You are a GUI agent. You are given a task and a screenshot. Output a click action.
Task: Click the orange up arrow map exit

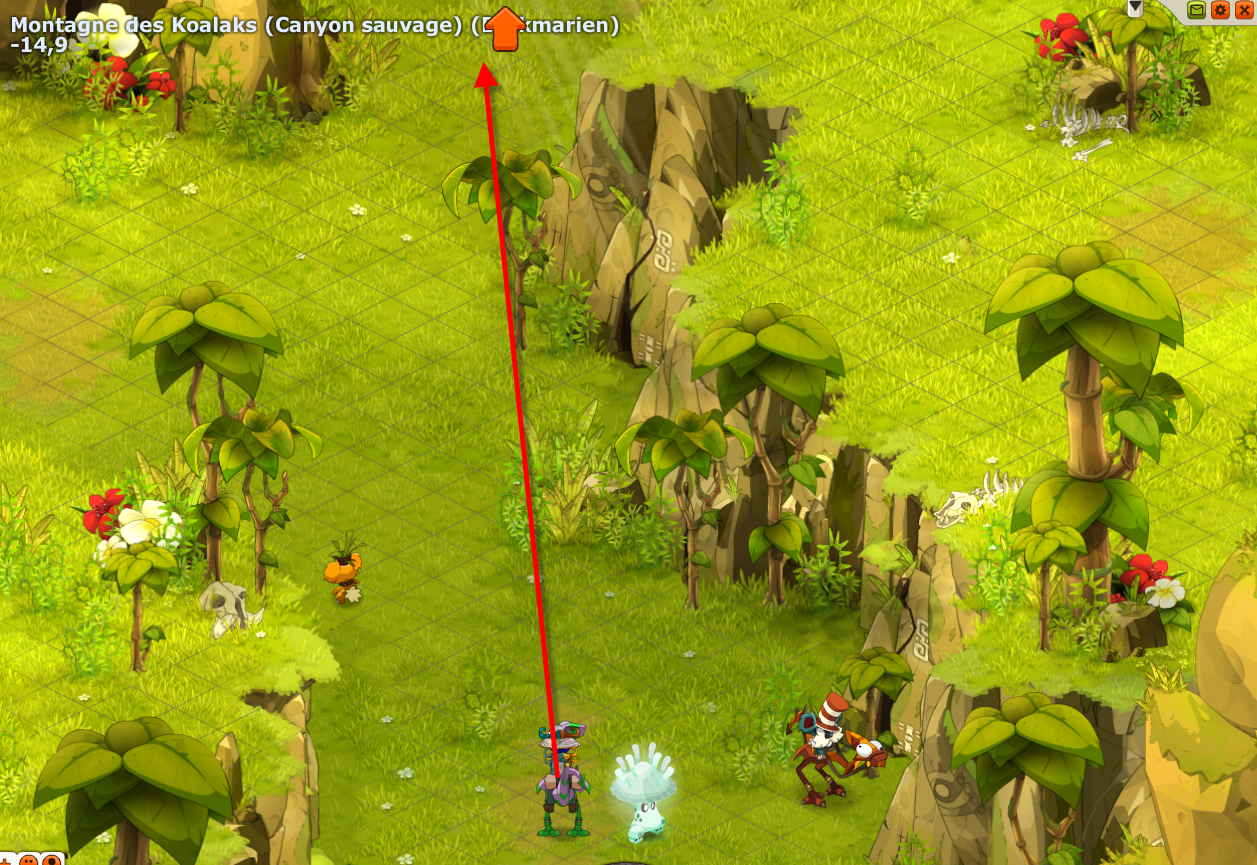click(x=506, y=28)
